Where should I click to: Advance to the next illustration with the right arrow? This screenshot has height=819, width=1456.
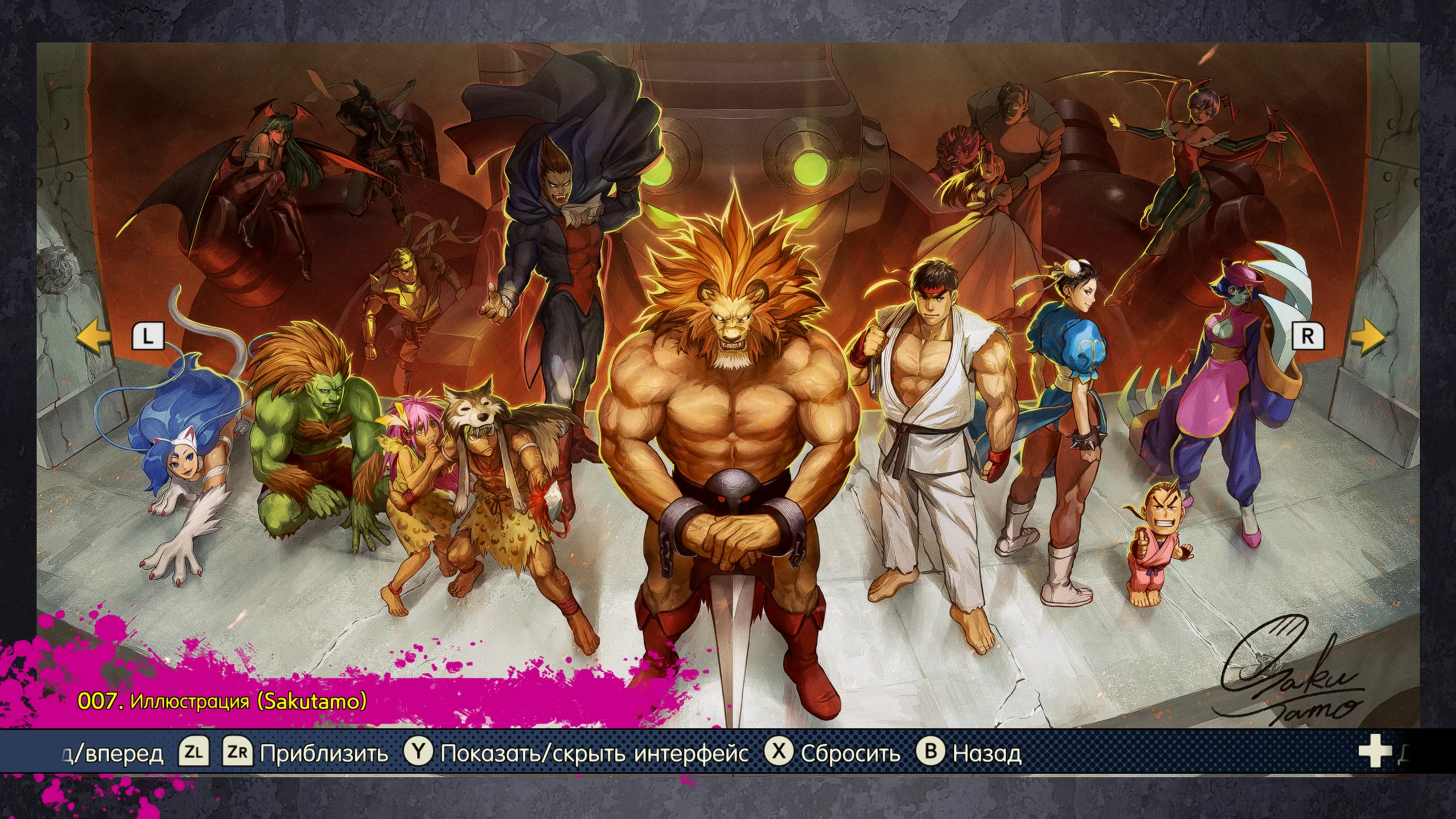coord(1367,337)
